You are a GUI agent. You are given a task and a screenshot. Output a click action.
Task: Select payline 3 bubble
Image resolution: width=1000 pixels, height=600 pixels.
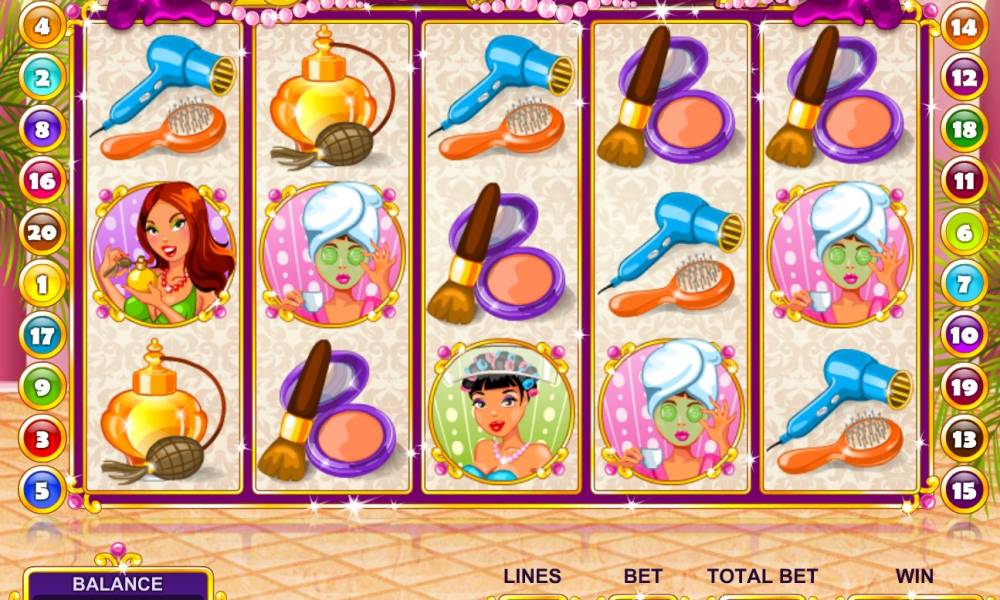point(42,439)
